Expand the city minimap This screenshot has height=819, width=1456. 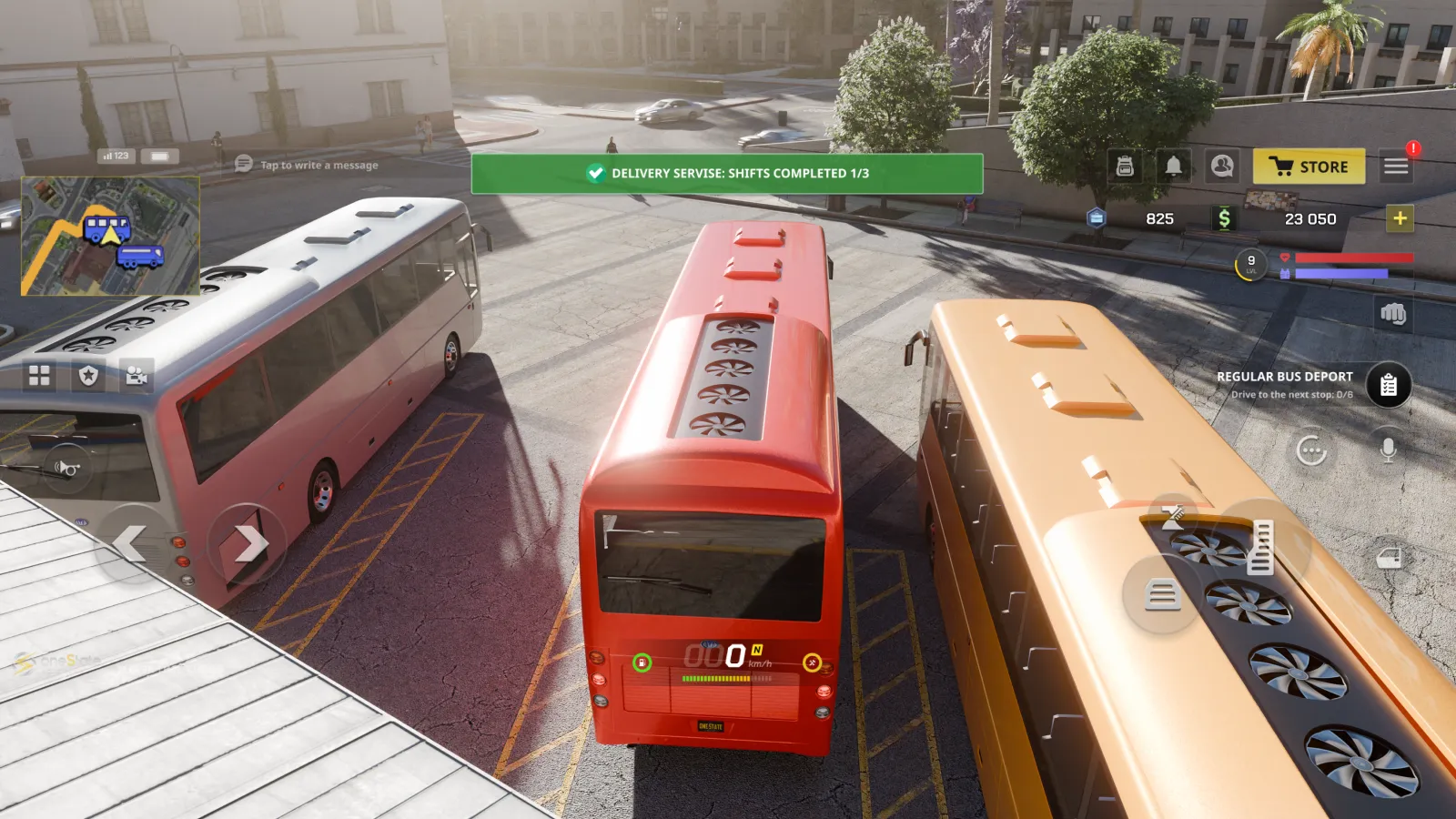click(x=110, y=236)
